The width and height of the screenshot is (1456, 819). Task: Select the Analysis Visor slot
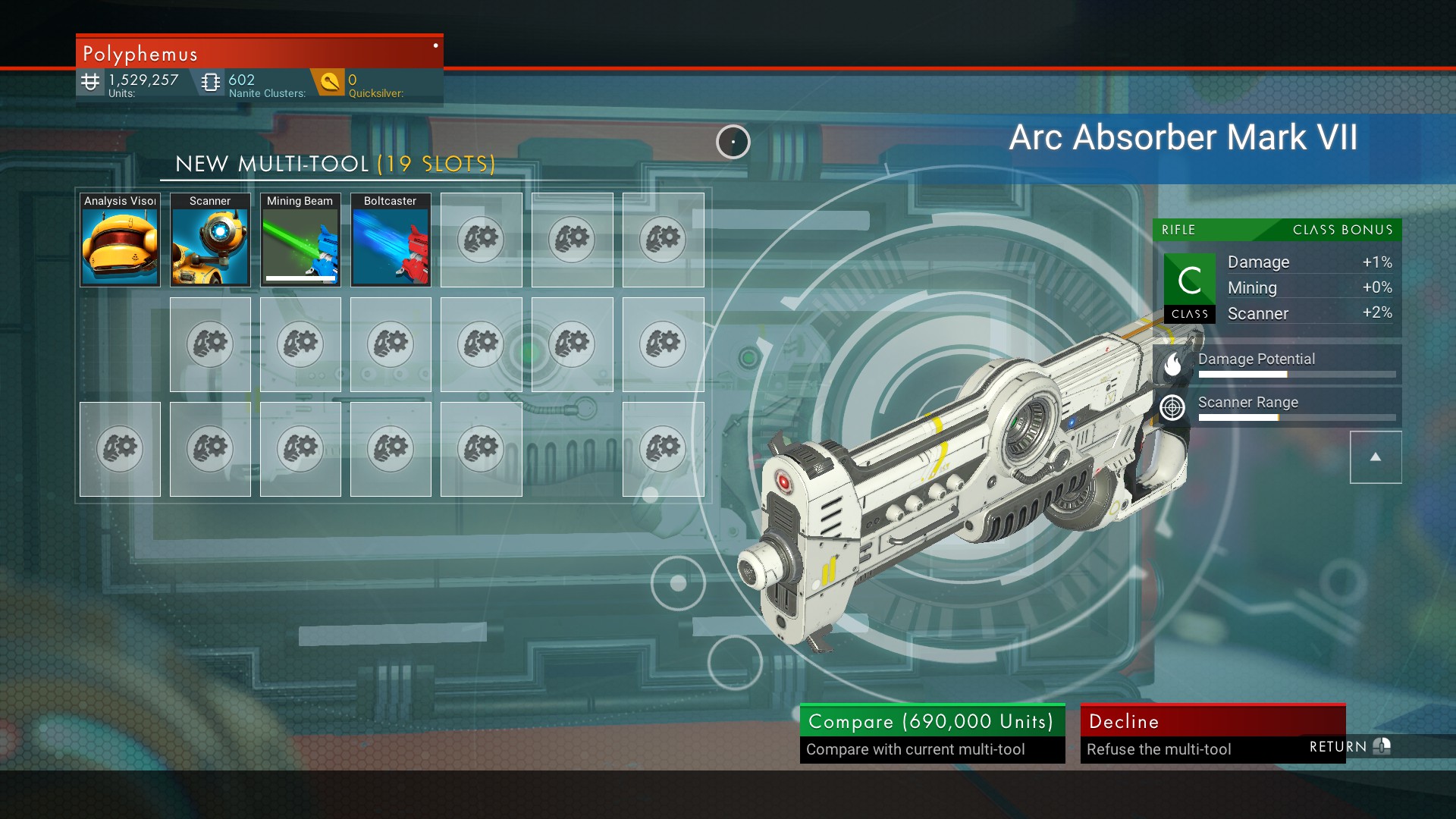click(120, 240)
